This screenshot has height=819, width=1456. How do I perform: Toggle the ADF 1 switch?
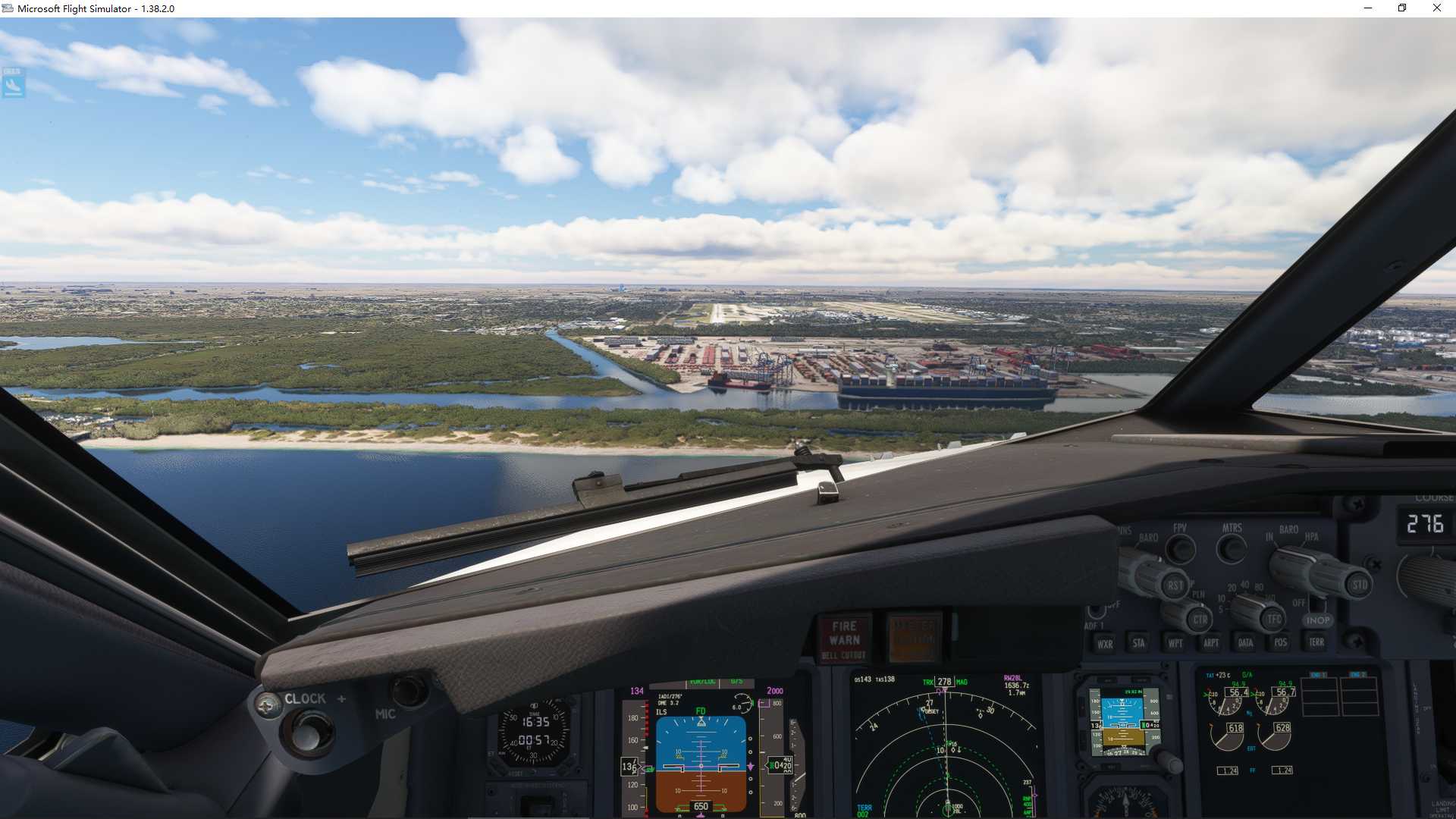[x=1096, y=609]
